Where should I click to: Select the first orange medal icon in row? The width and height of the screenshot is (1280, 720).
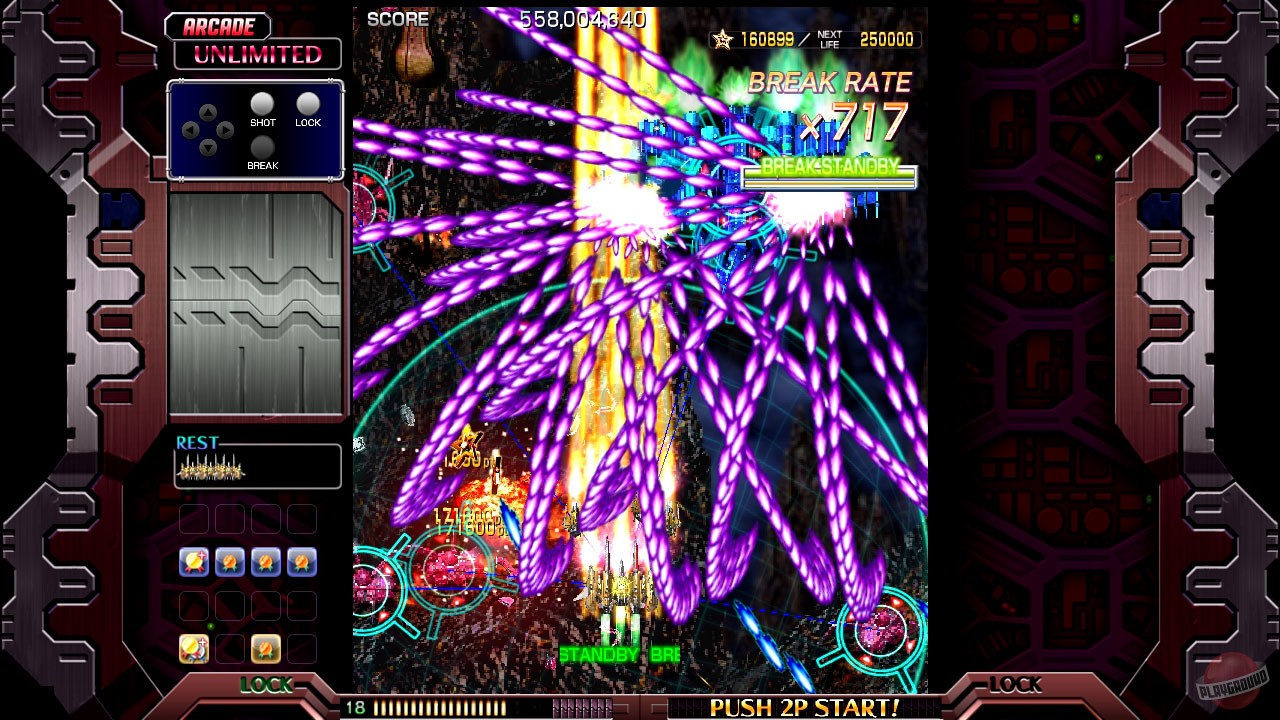click(x=230, y=561)
